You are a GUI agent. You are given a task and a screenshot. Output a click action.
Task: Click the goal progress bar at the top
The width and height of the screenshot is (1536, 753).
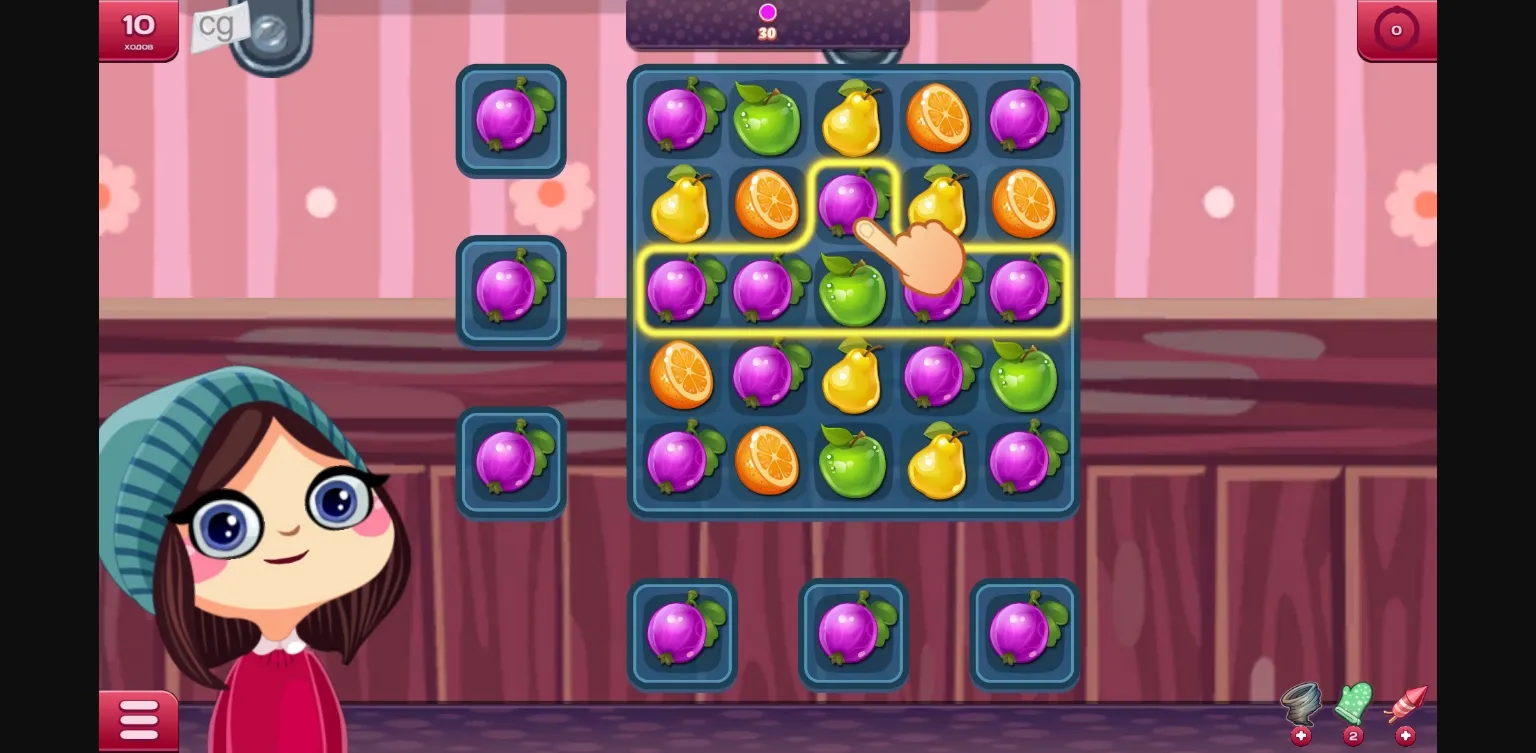pyautogui.click(x=767, y=22)
